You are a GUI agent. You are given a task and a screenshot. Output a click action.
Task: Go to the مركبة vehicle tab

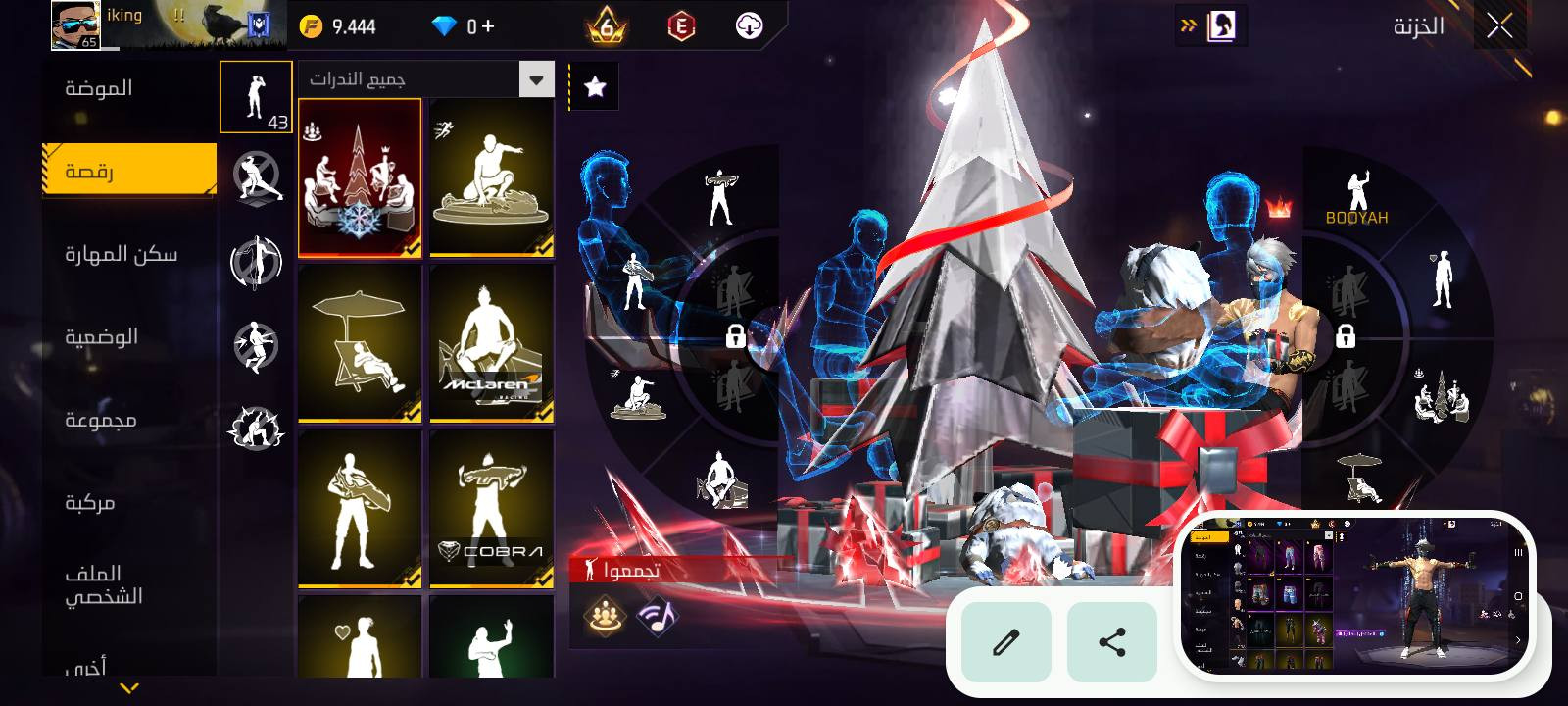click(x=90, y=503)
